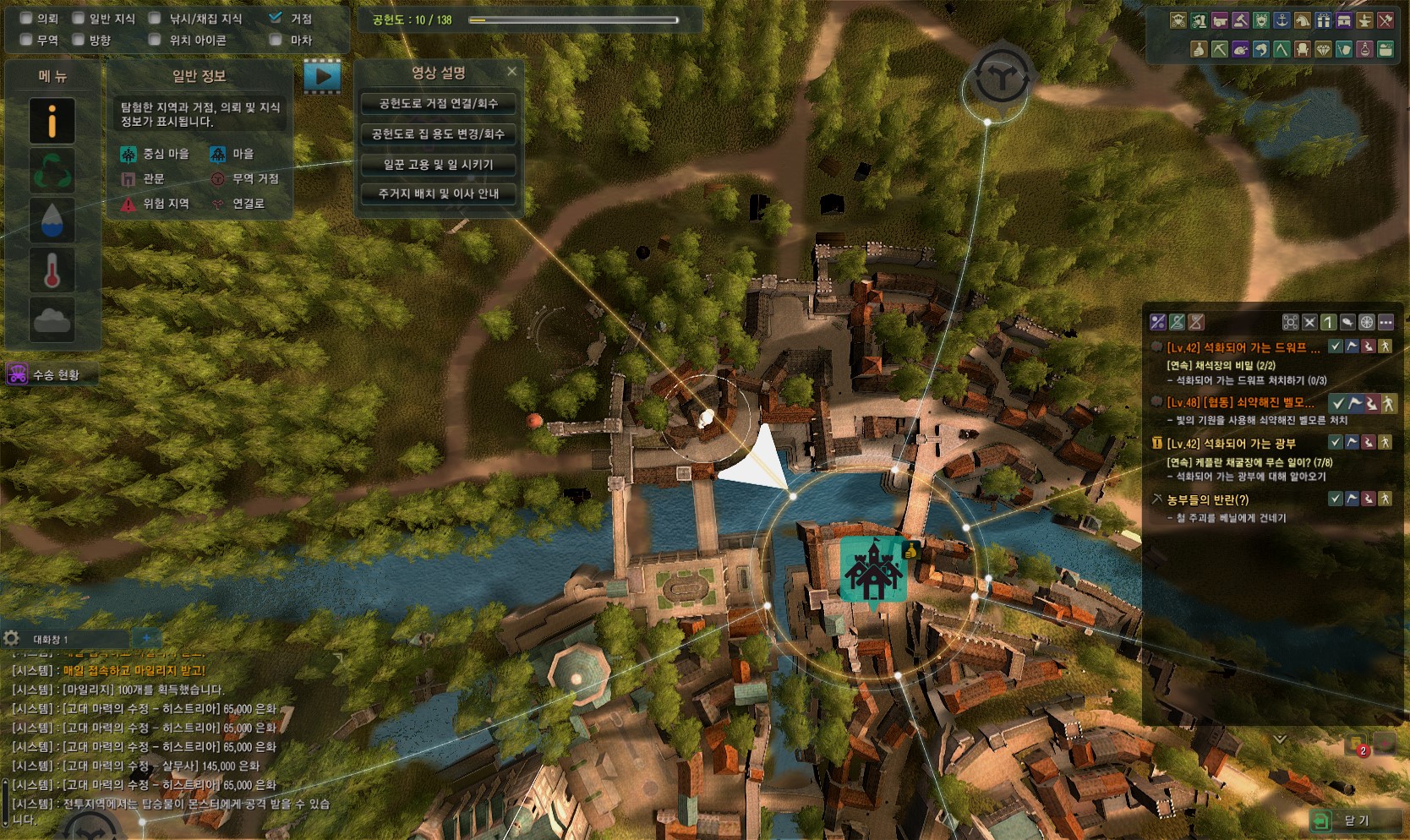Toggle the 일반 지식 checkbox
This screenshot has height=840, width=1410.
(x=79, y=19)
